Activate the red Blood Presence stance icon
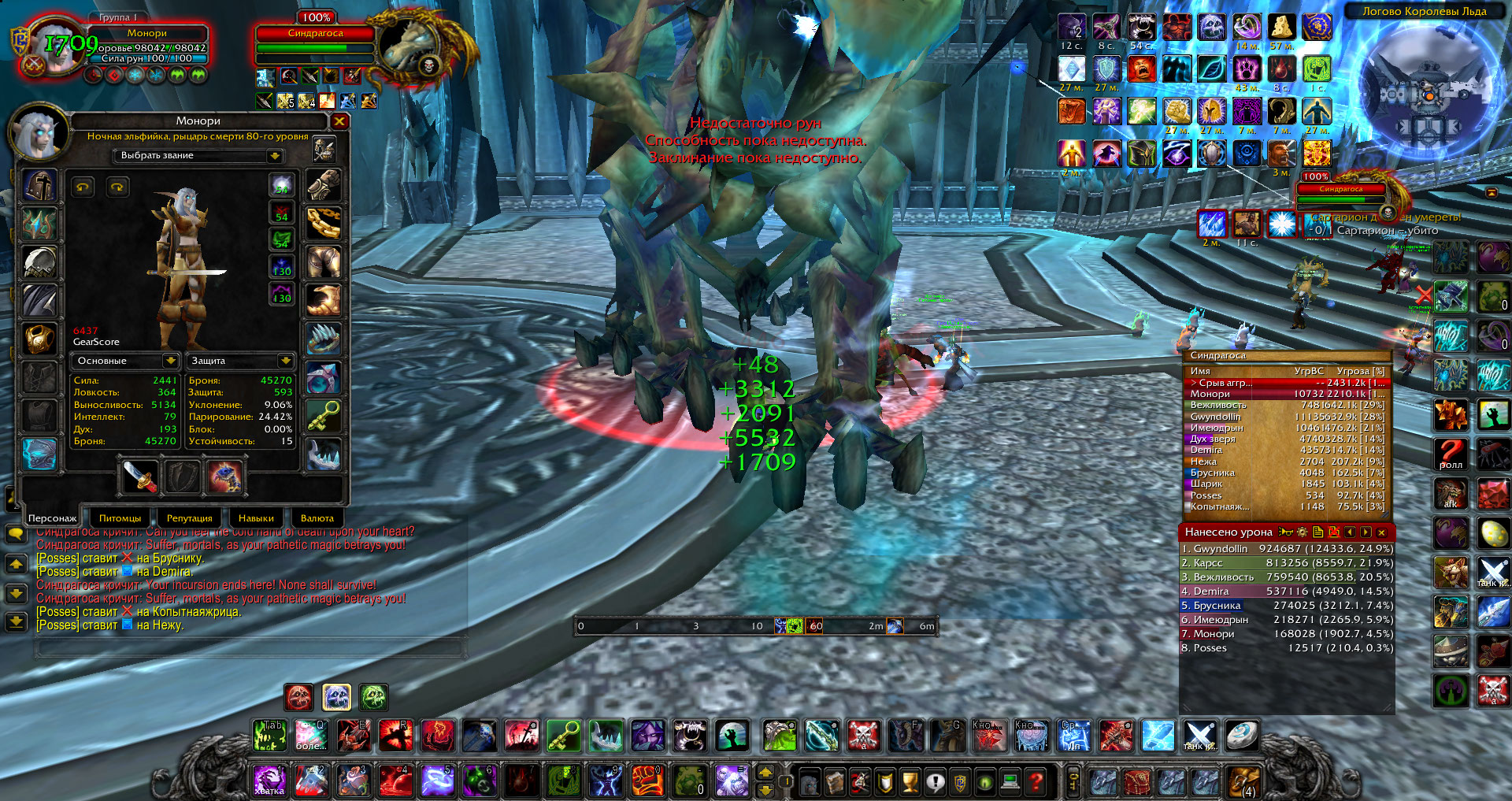Image resolution: width=1512 pixels, height=801 pixels. click(298, 697)
